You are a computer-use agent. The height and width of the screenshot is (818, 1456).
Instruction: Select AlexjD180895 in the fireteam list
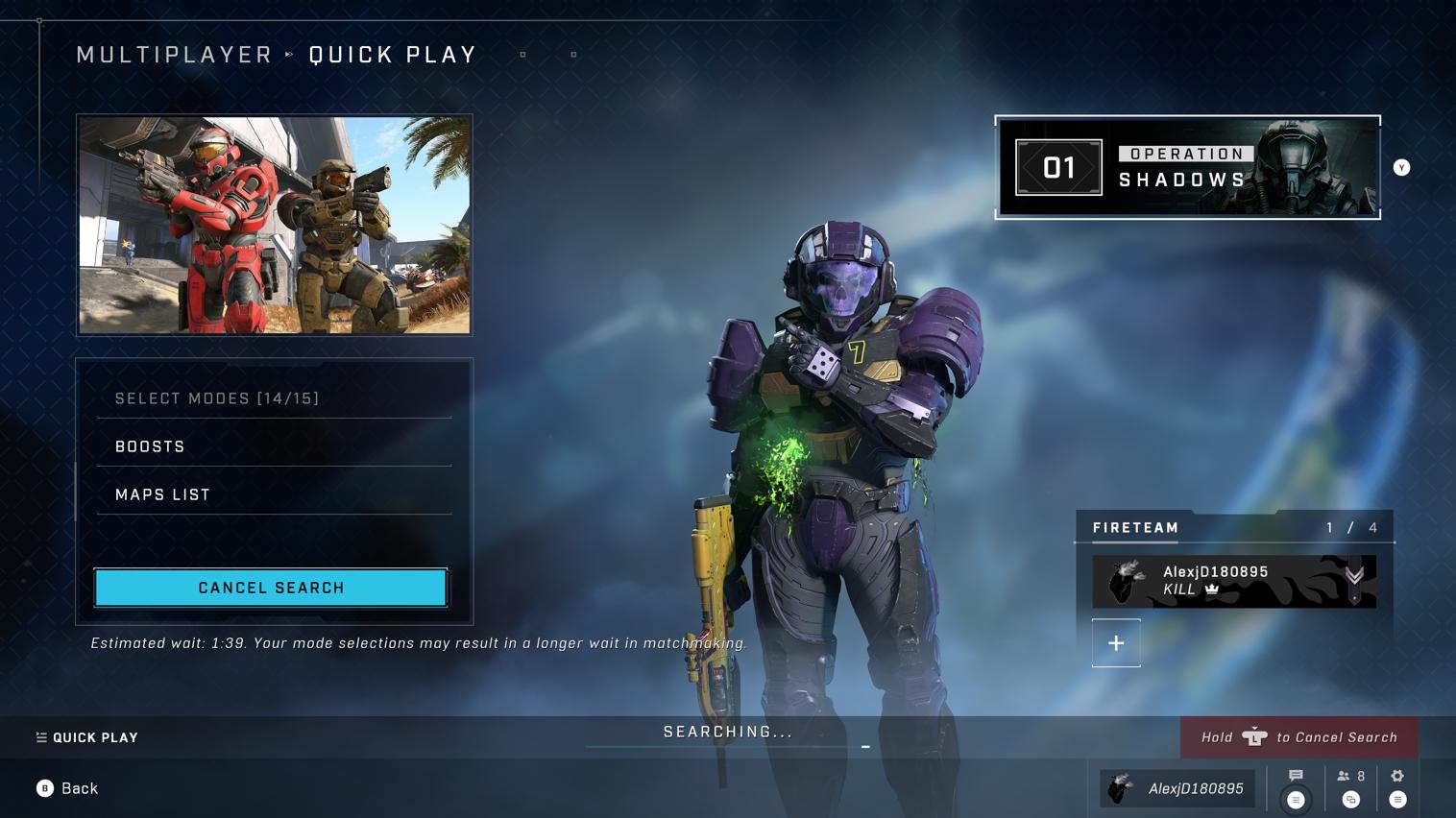[x=1233, y=581]
